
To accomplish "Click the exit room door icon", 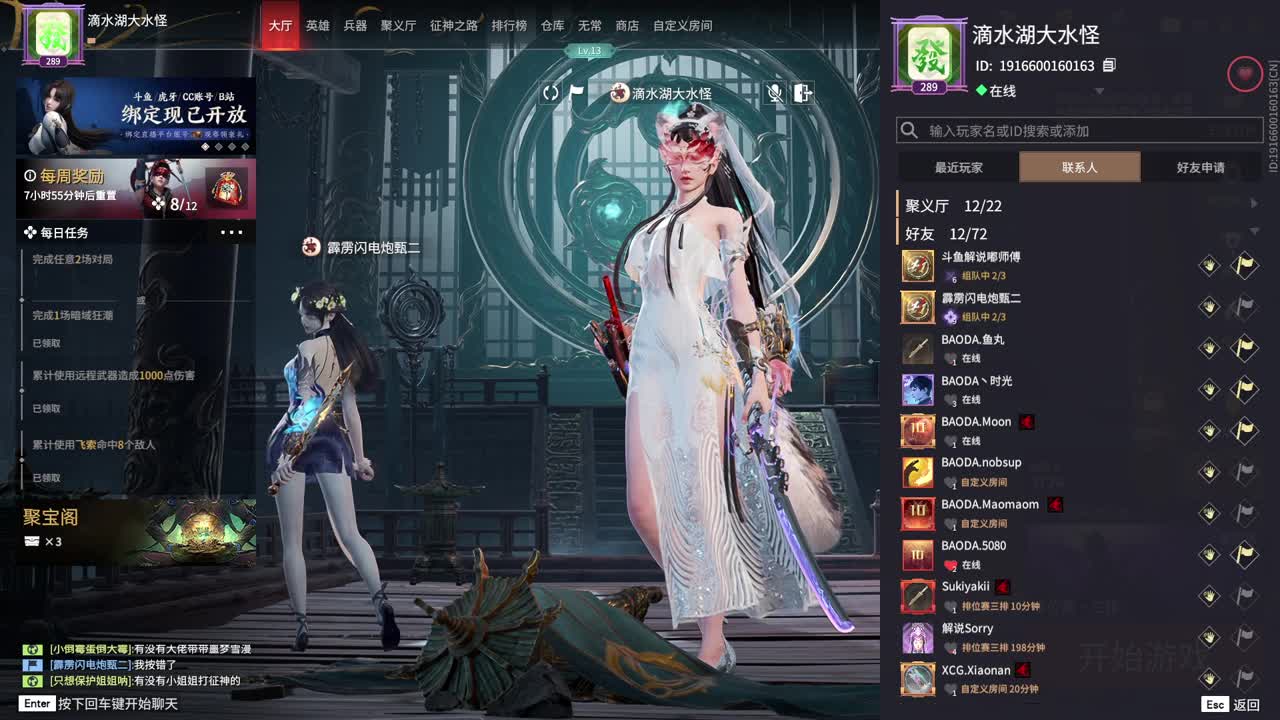I will [x=802, y=93].
